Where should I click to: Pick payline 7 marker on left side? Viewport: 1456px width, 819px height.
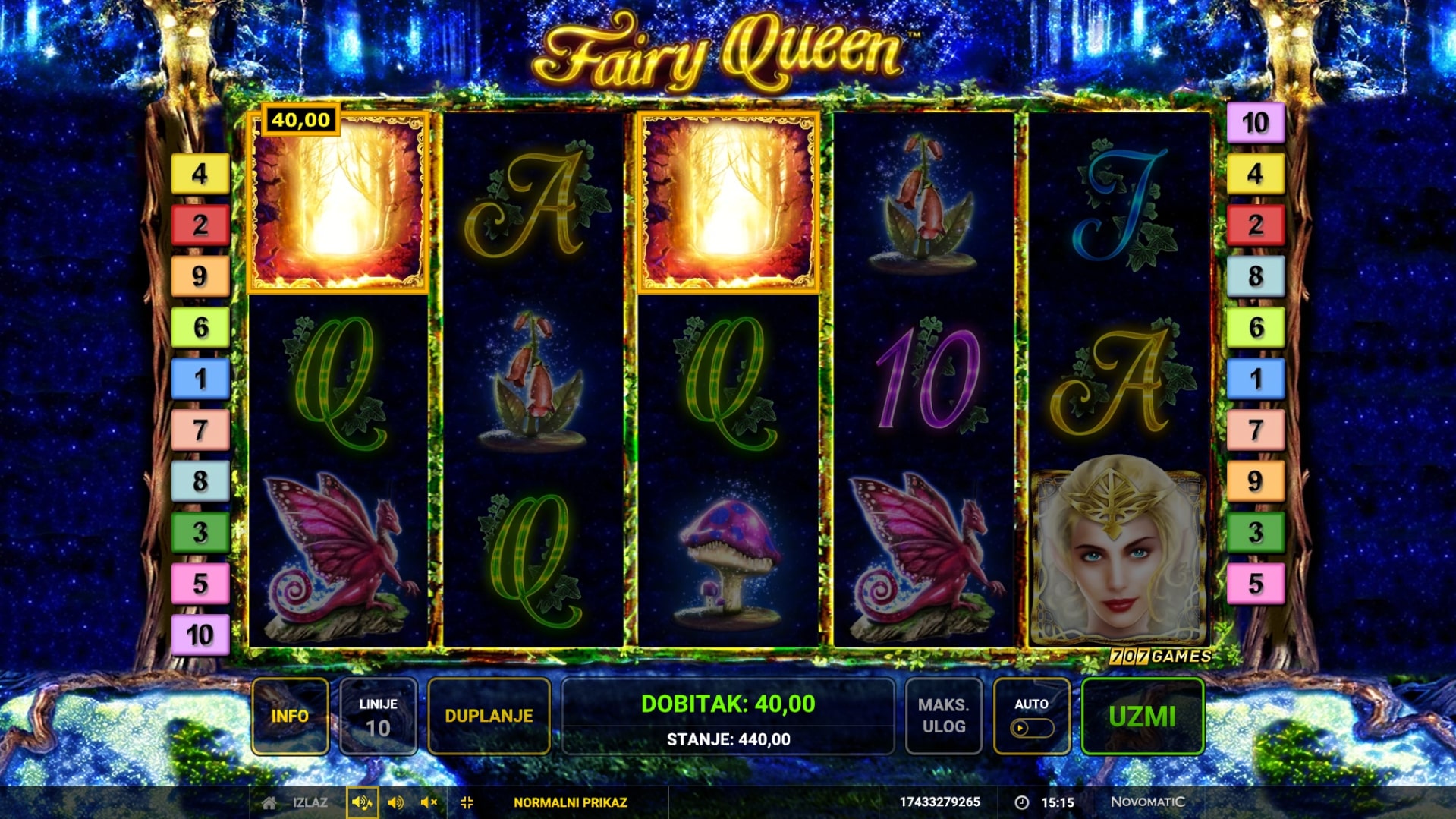200,430
